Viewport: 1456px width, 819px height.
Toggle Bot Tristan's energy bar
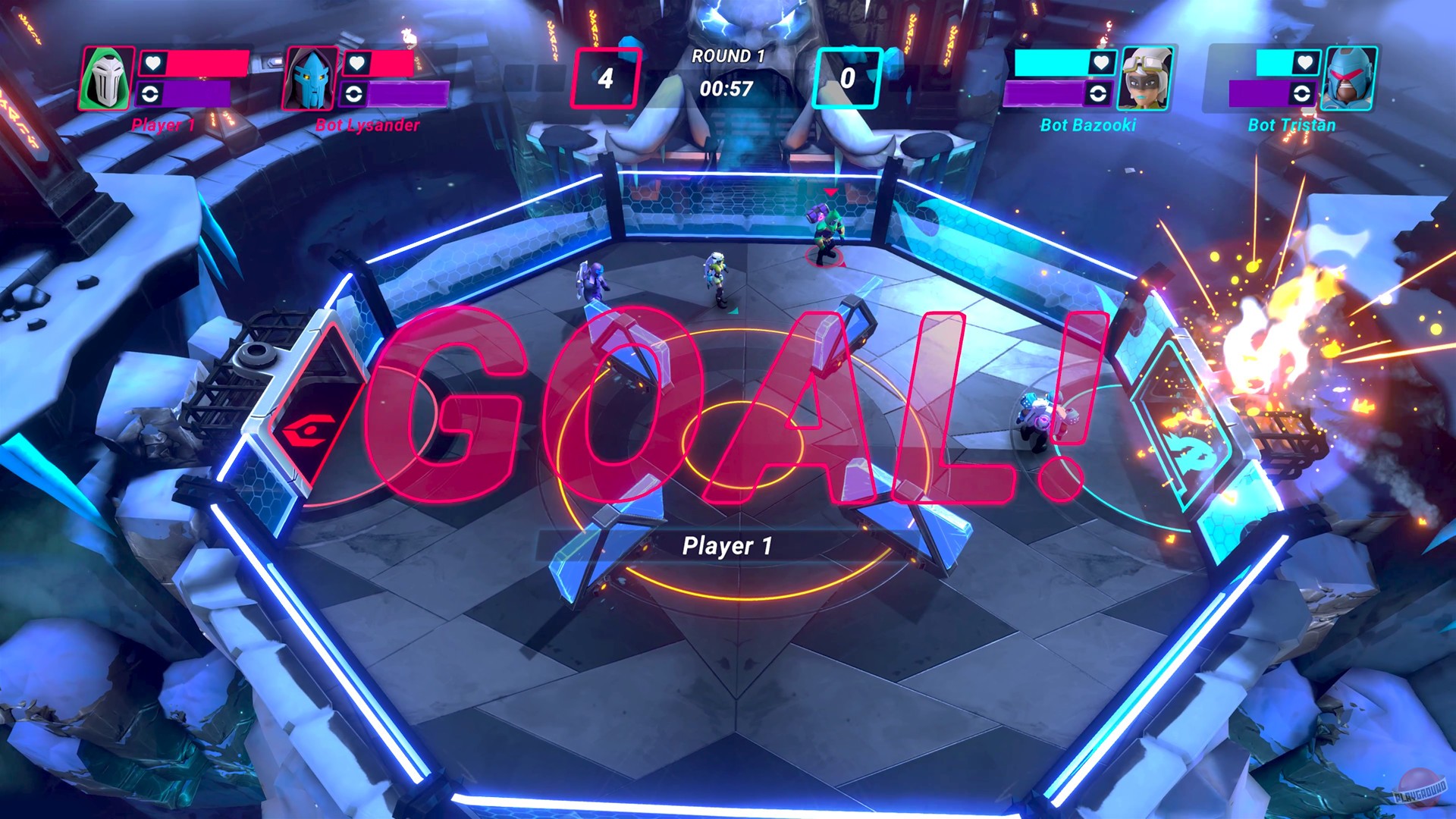click(1257, 93)
